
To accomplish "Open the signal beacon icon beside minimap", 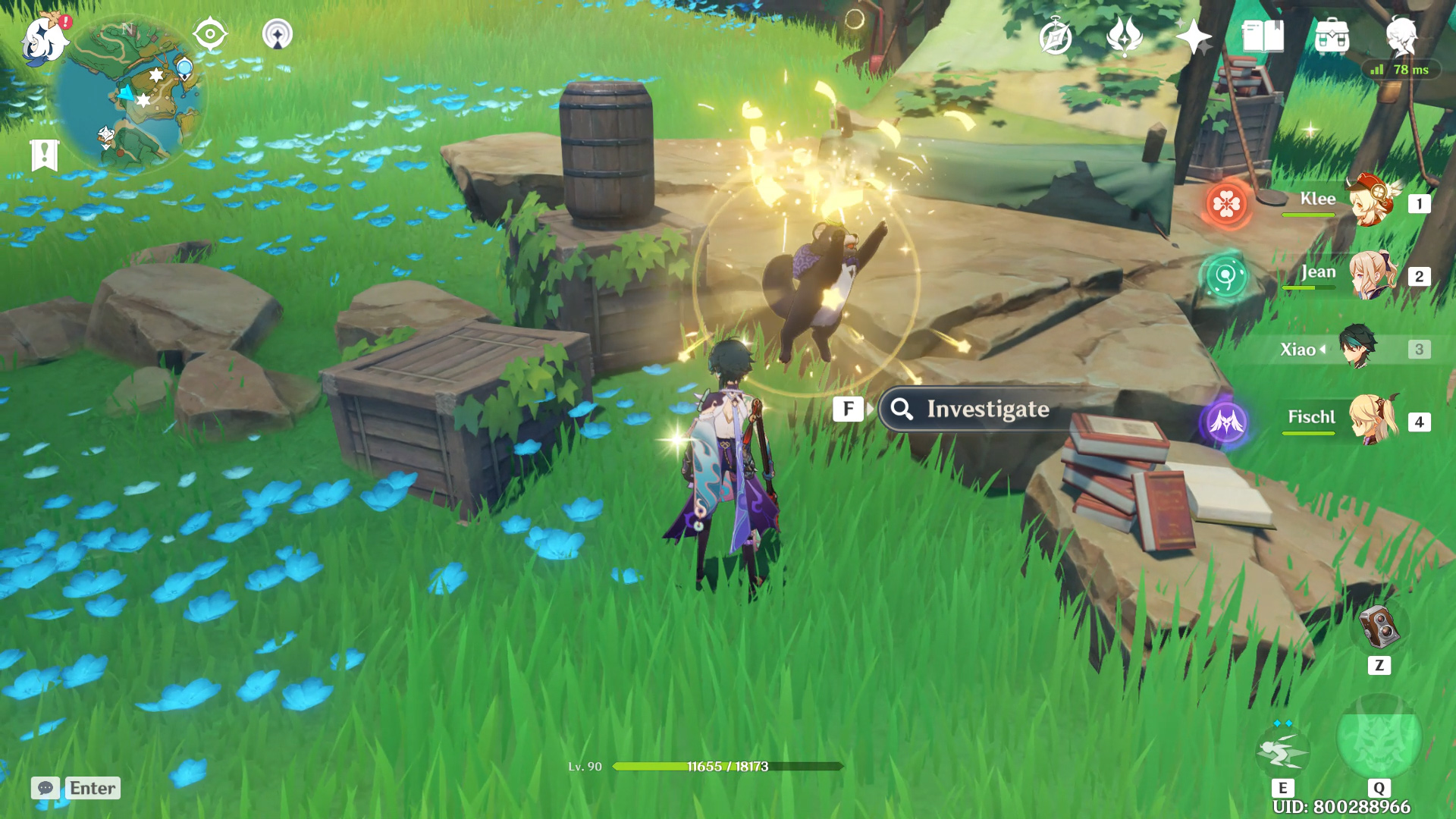I will pos(277,34).
